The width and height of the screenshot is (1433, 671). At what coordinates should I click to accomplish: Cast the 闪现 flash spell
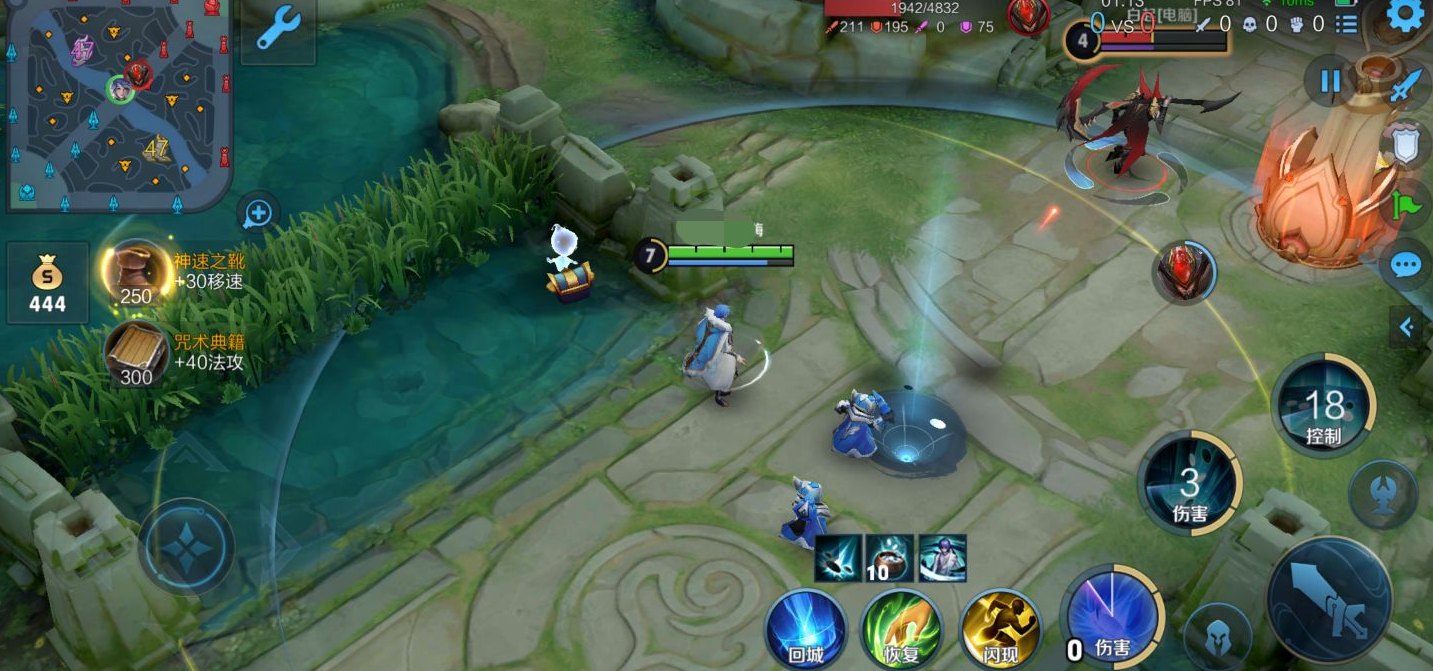click(x=999, y=630)
